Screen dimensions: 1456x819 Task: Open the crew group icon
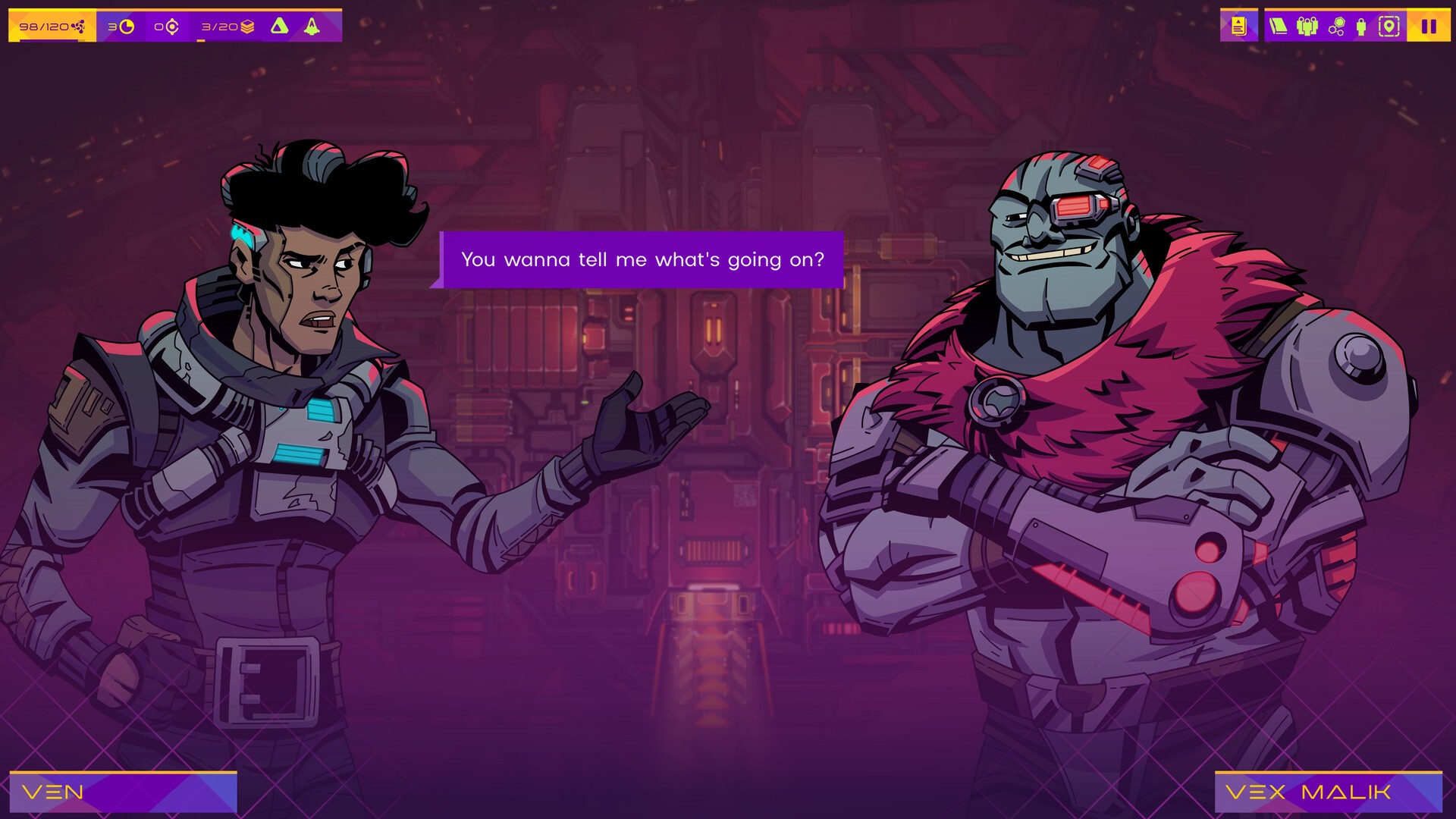1307,27
